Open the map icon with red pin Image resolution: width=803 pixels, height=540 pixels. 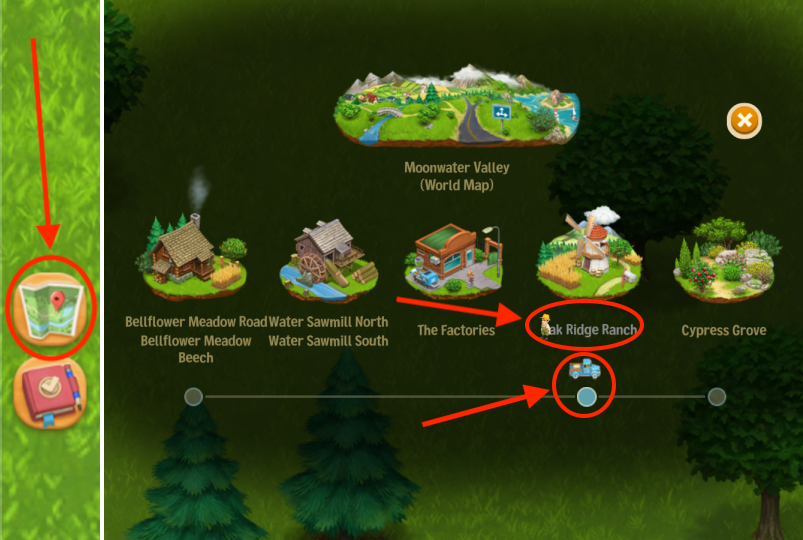coord(50,307)
